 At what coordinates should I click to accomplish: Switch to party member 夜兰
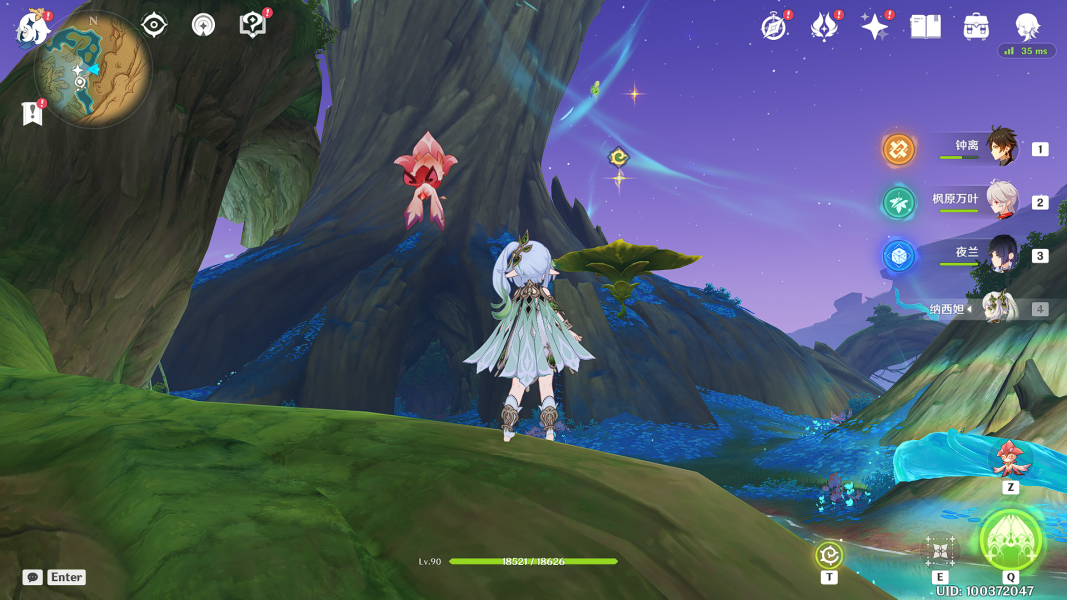pyautogui.click(x=1002, y=255)
